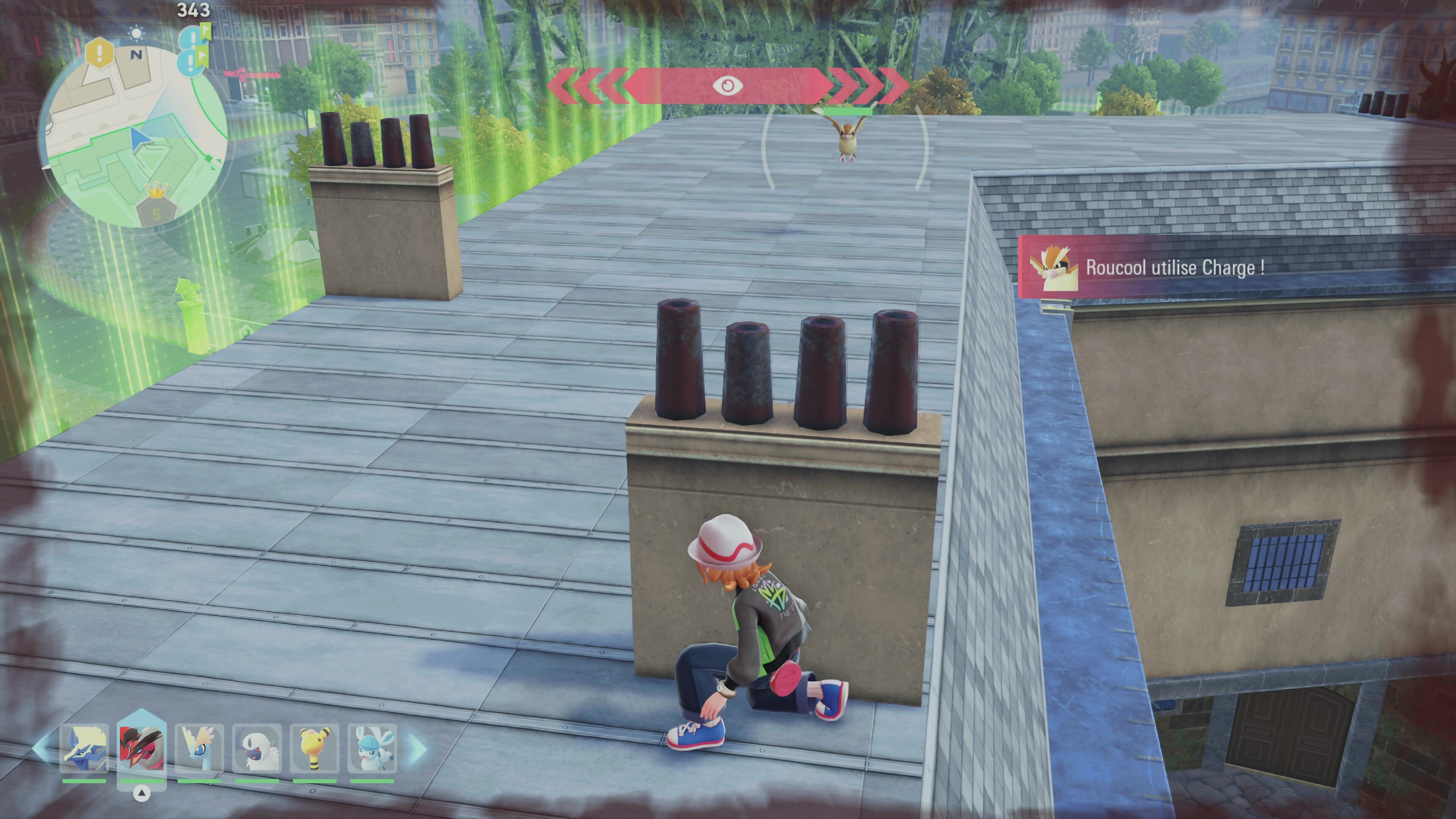The image size is (1456, 819).
Task: Click the blue player arrow on minimap
Action: coord(139,138)
